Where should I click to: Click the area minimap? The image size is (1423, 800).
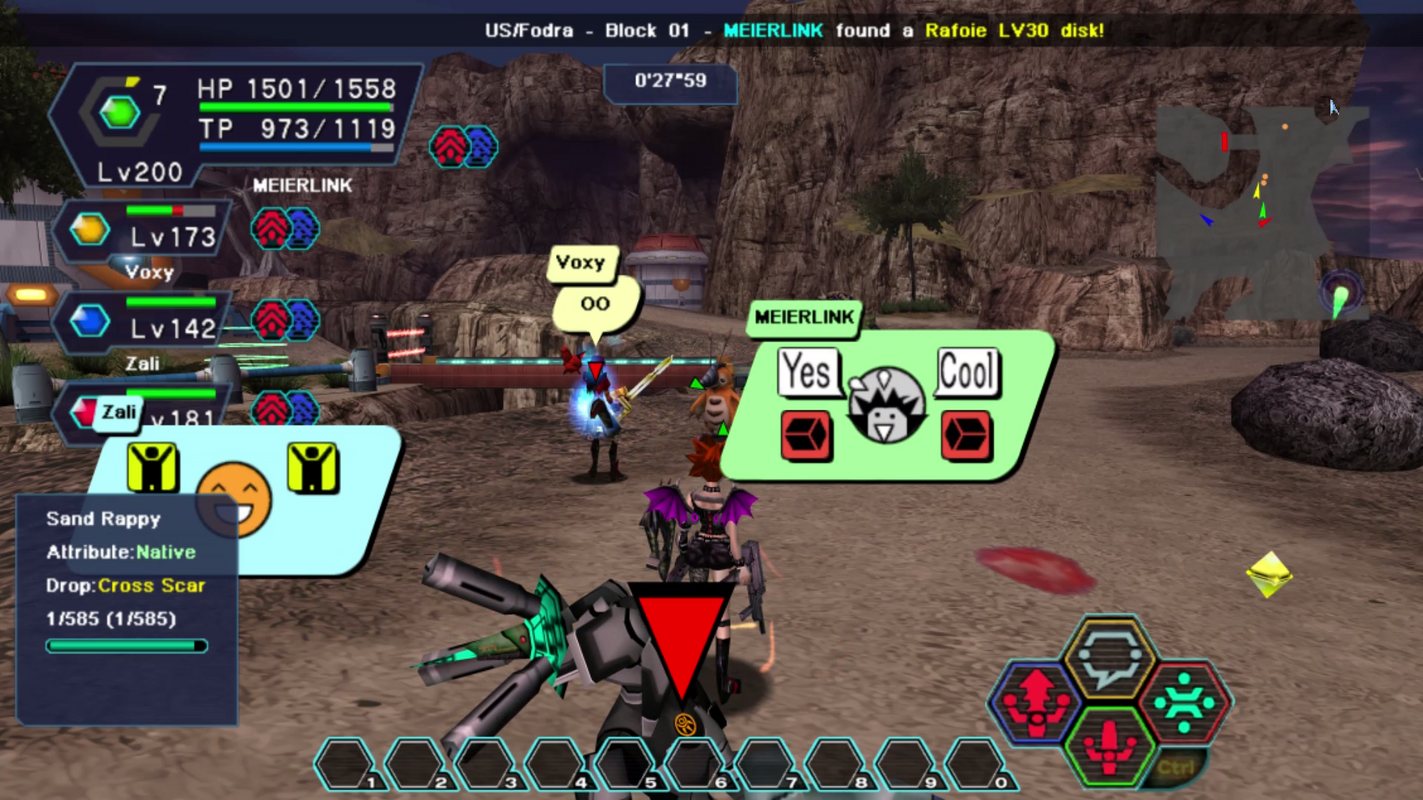[x=1258, y=212]
